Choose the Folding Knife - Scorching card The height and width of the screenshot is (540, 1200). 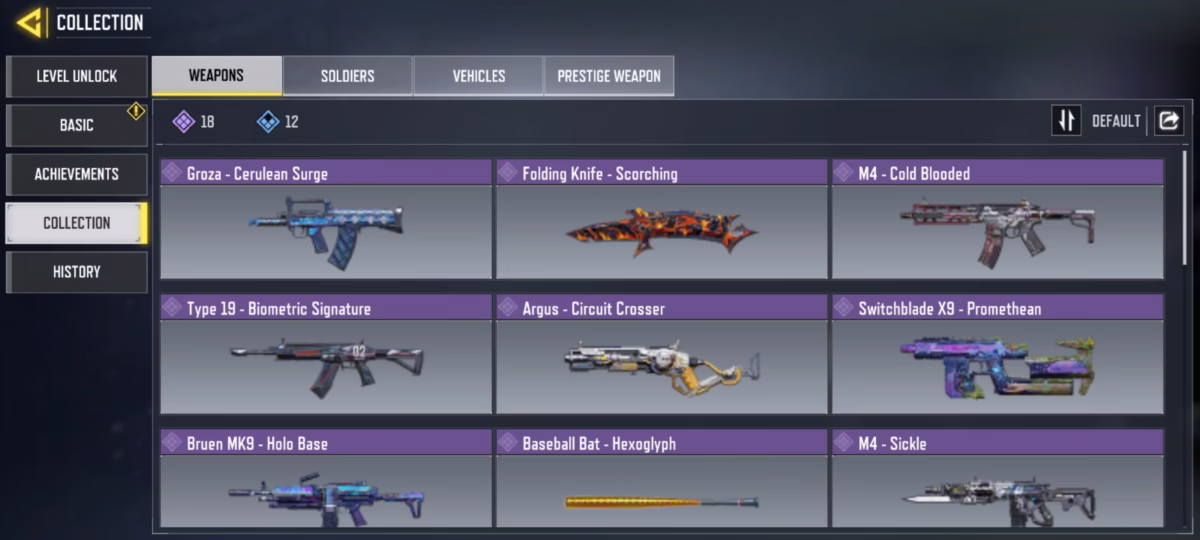click(662, 219)
